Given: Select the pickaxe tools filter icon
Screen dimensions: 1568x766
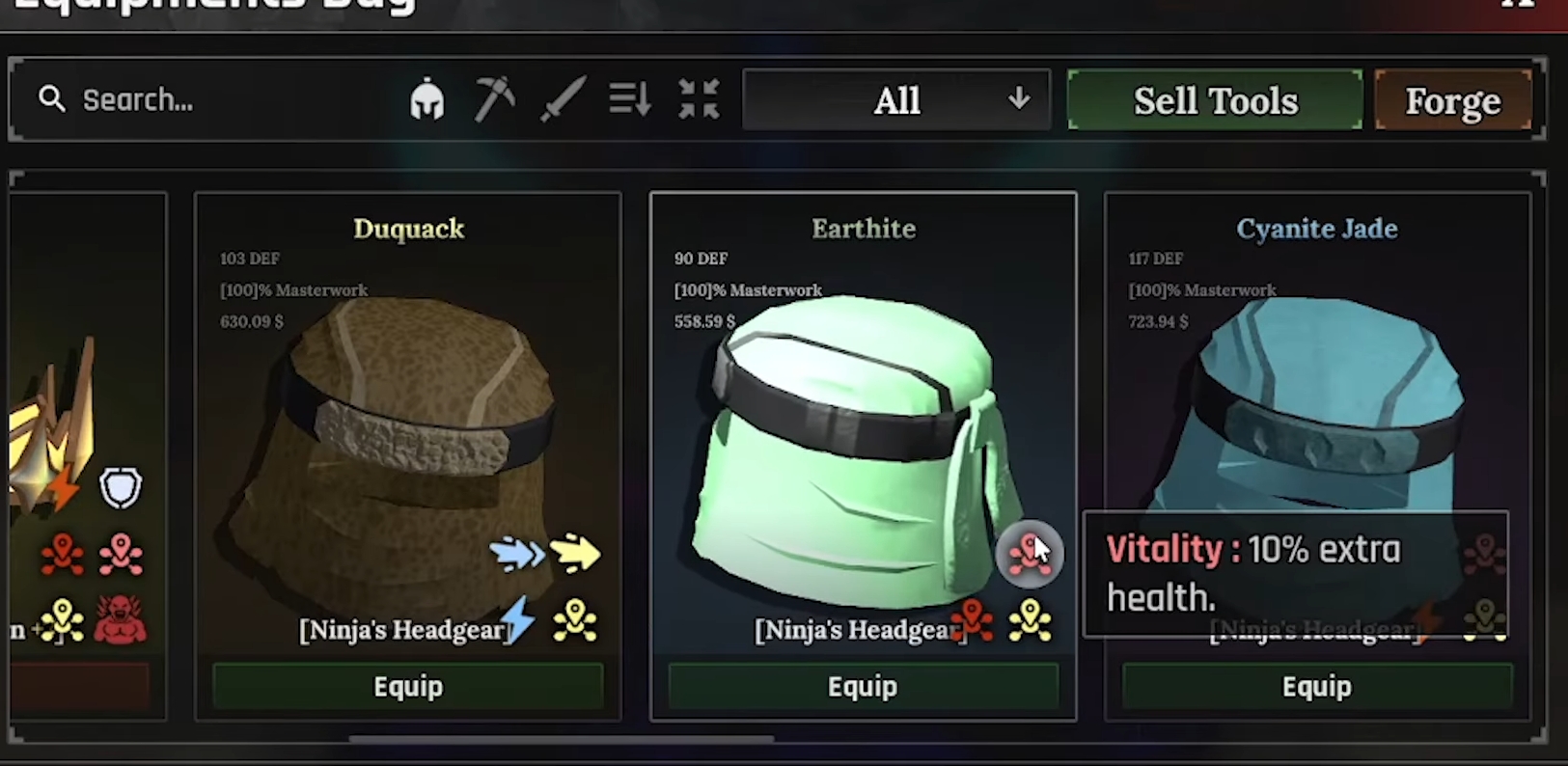Looking at the screenshot, I should click(x=495, y=98).
